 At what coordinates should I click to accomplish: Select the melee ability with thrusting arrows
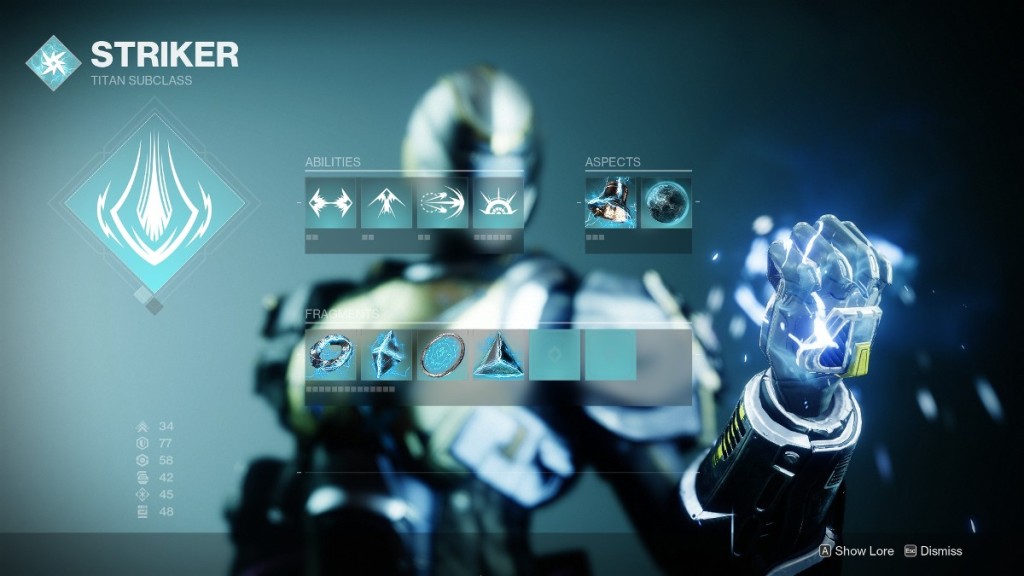click(442, 203)
